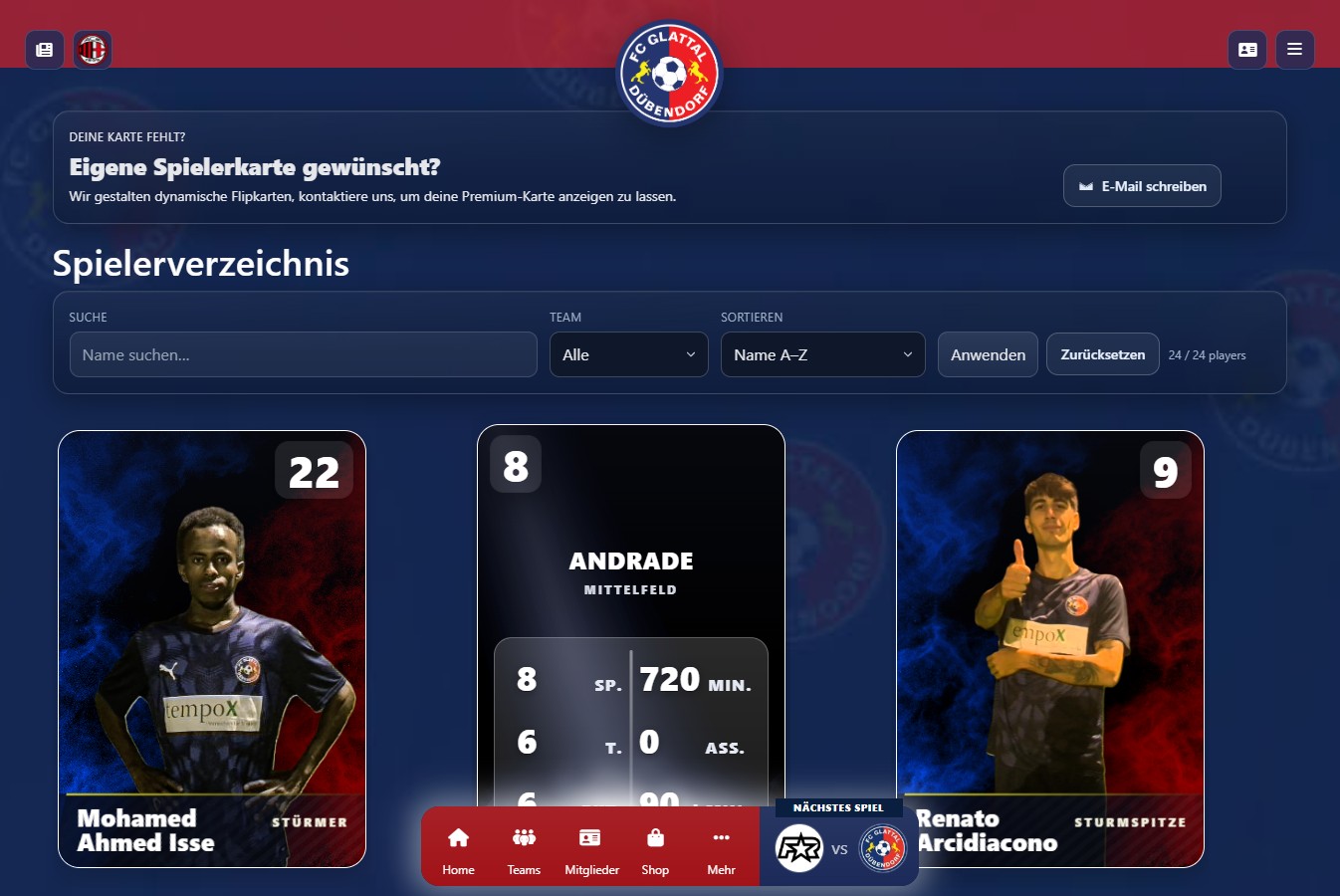Click Zurücksetzen to reset filters
This screenshot has width=1340, height=896.
1102,353
